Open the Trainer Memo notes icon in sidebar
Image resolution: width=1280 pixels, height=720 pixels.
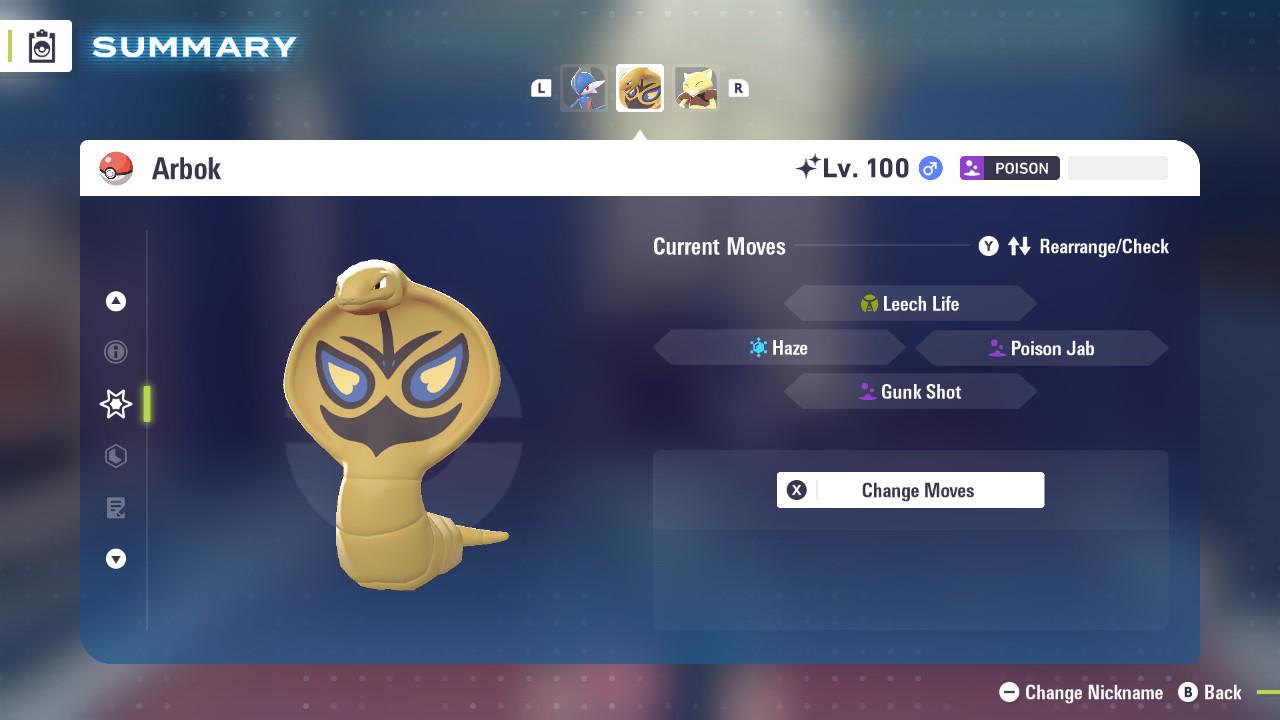point(116,507)
